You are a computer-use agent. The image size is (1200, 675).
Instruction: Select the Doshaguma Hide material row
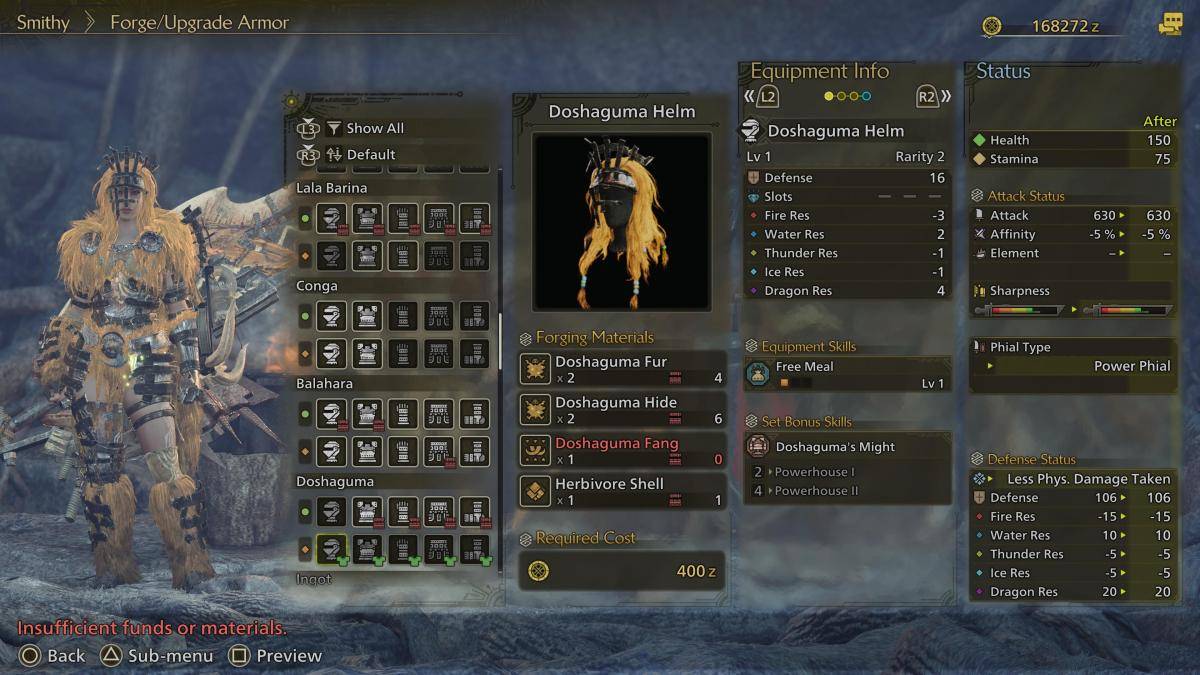coord(622,410)
